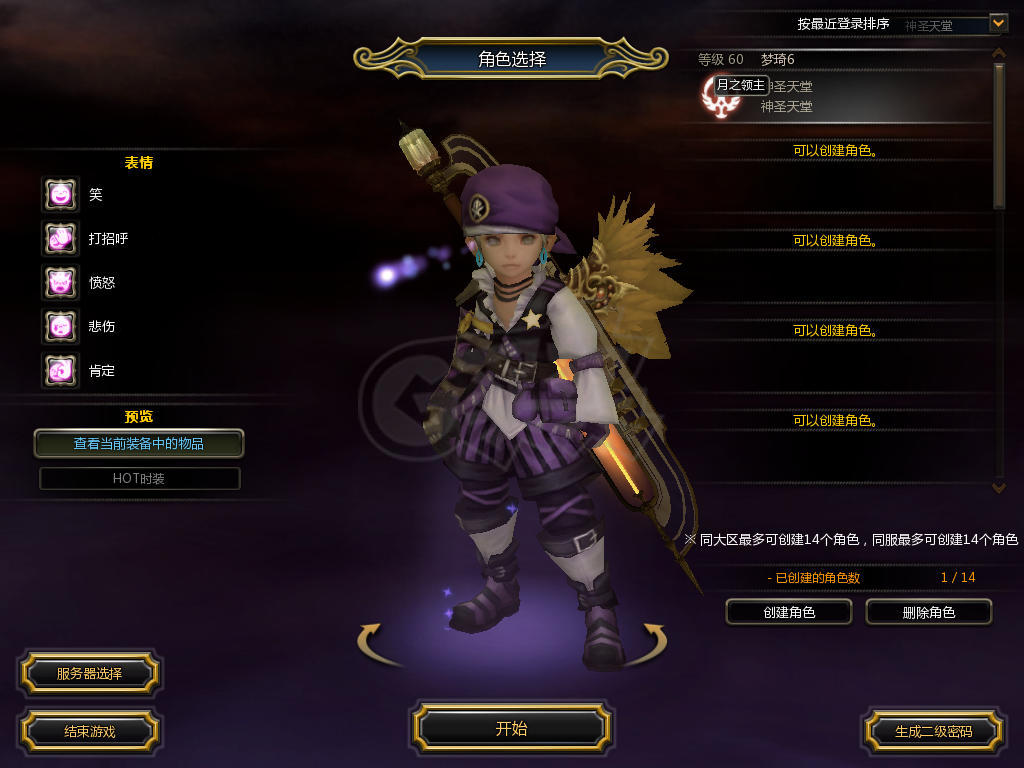Start the game with 开始 button
This screenshot has height=768, width=1024.
coord(511,728)
